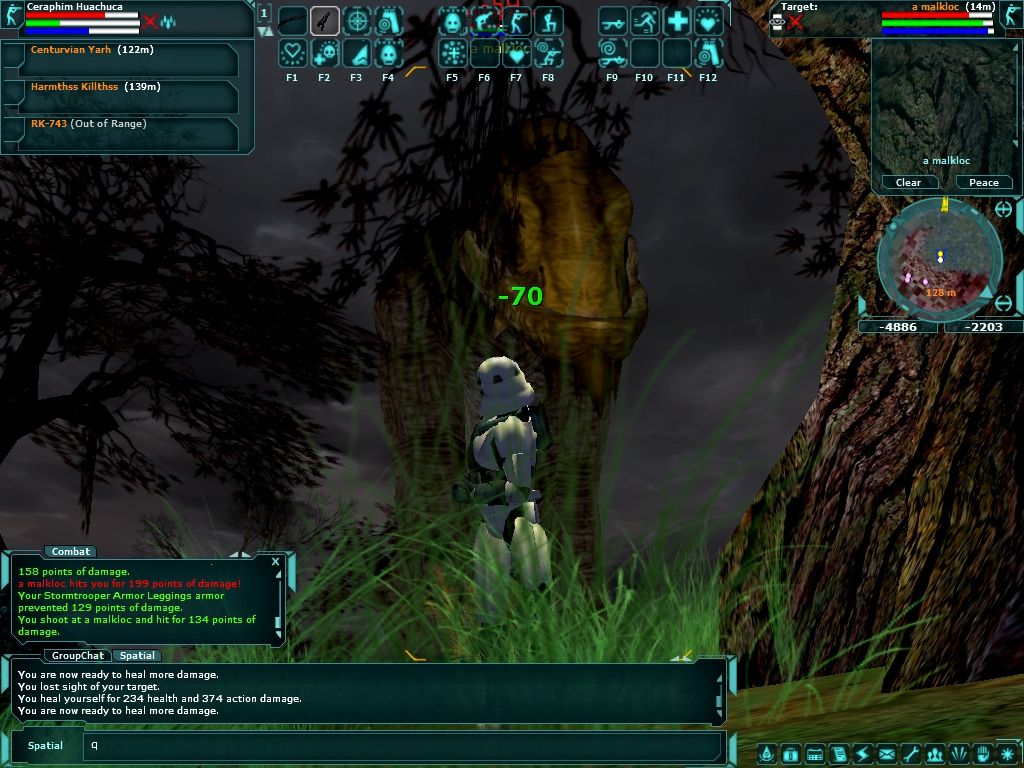The image size is (1024, 768).
Task: Click the running figure ability on F10
Action: (645, 21)
